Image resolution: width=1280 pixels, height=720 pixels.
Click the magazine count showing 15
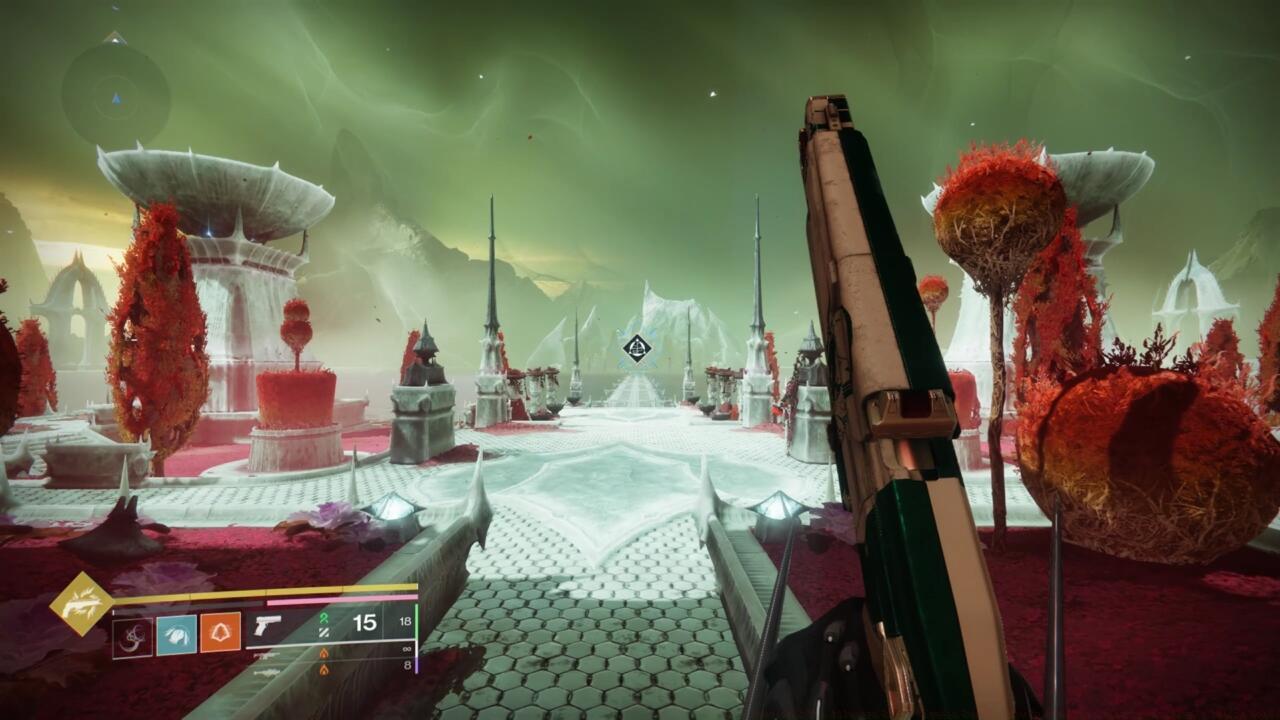(x=365, y=620)
